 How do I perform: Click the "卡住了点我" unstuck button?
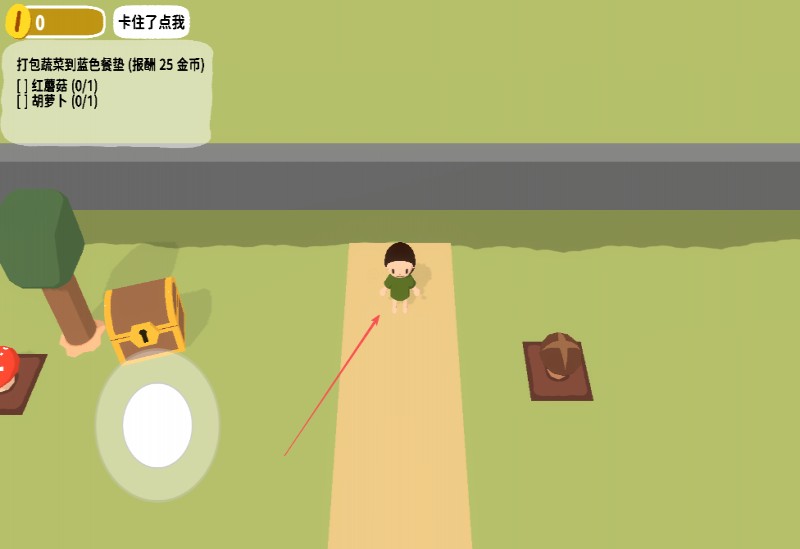tap(151, 22)
